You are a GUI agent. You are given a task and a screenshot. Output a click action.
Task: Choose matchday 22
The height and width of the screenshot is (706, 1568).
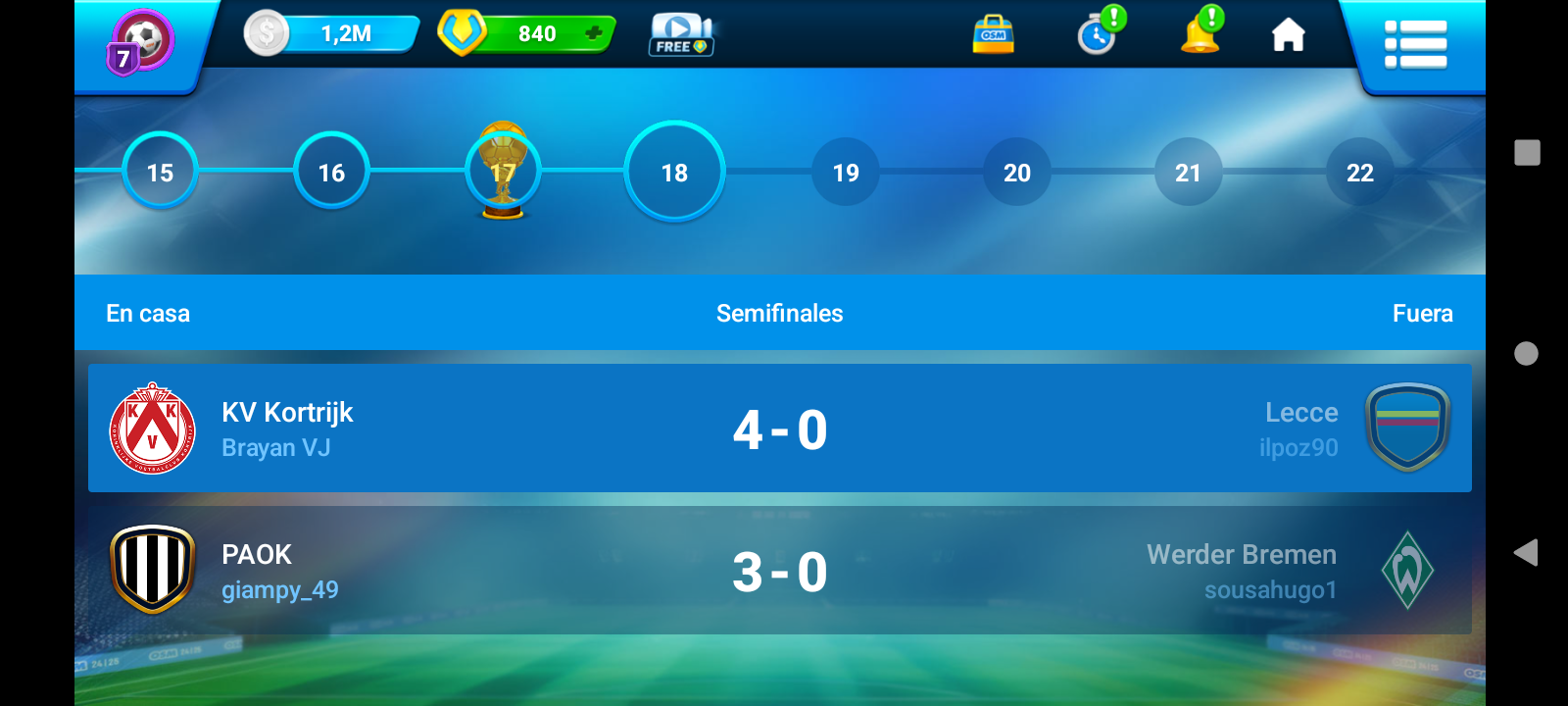(x=1359, y=173)
